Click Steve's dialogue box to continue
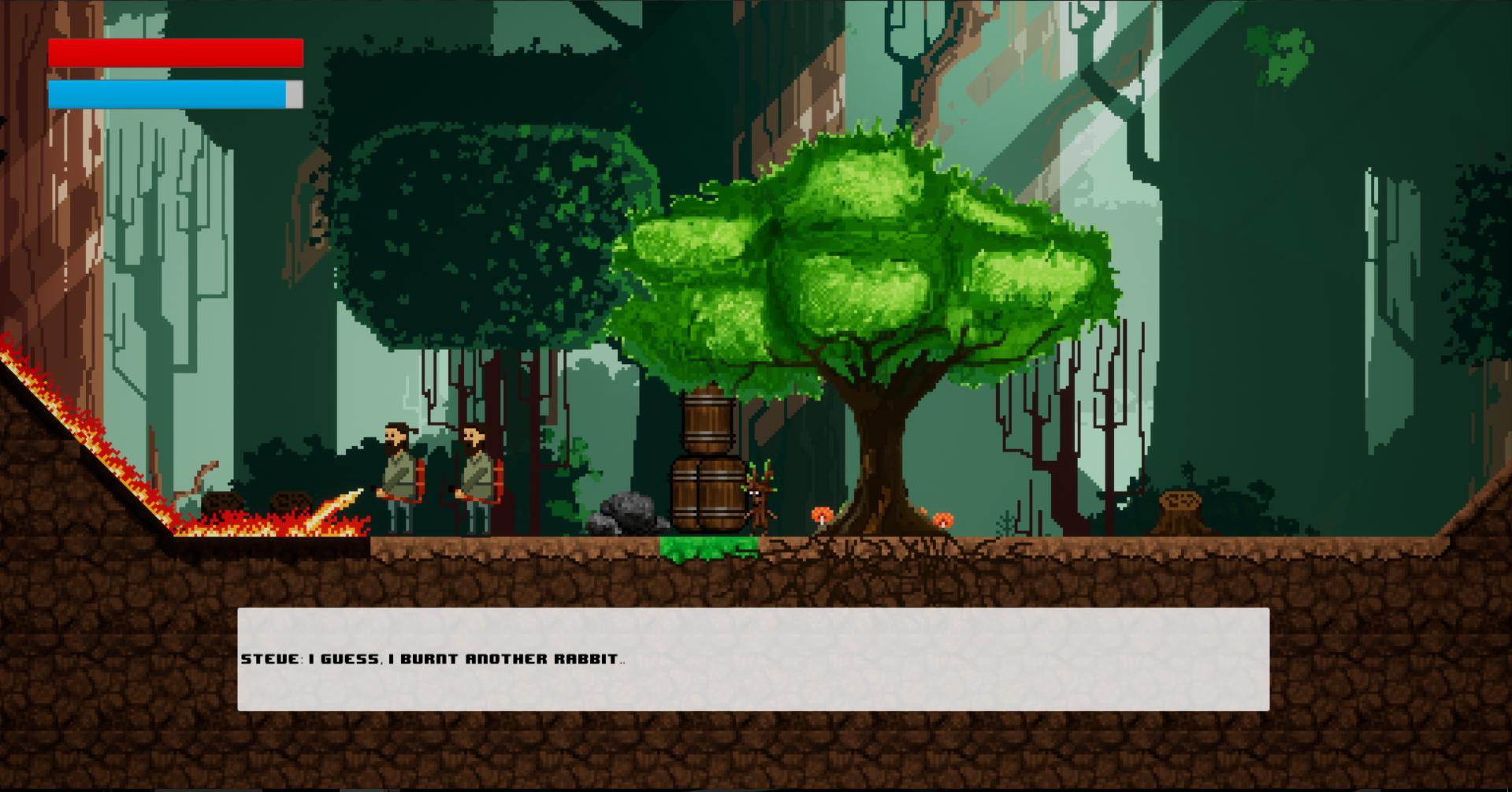 (x=752, y=659)
